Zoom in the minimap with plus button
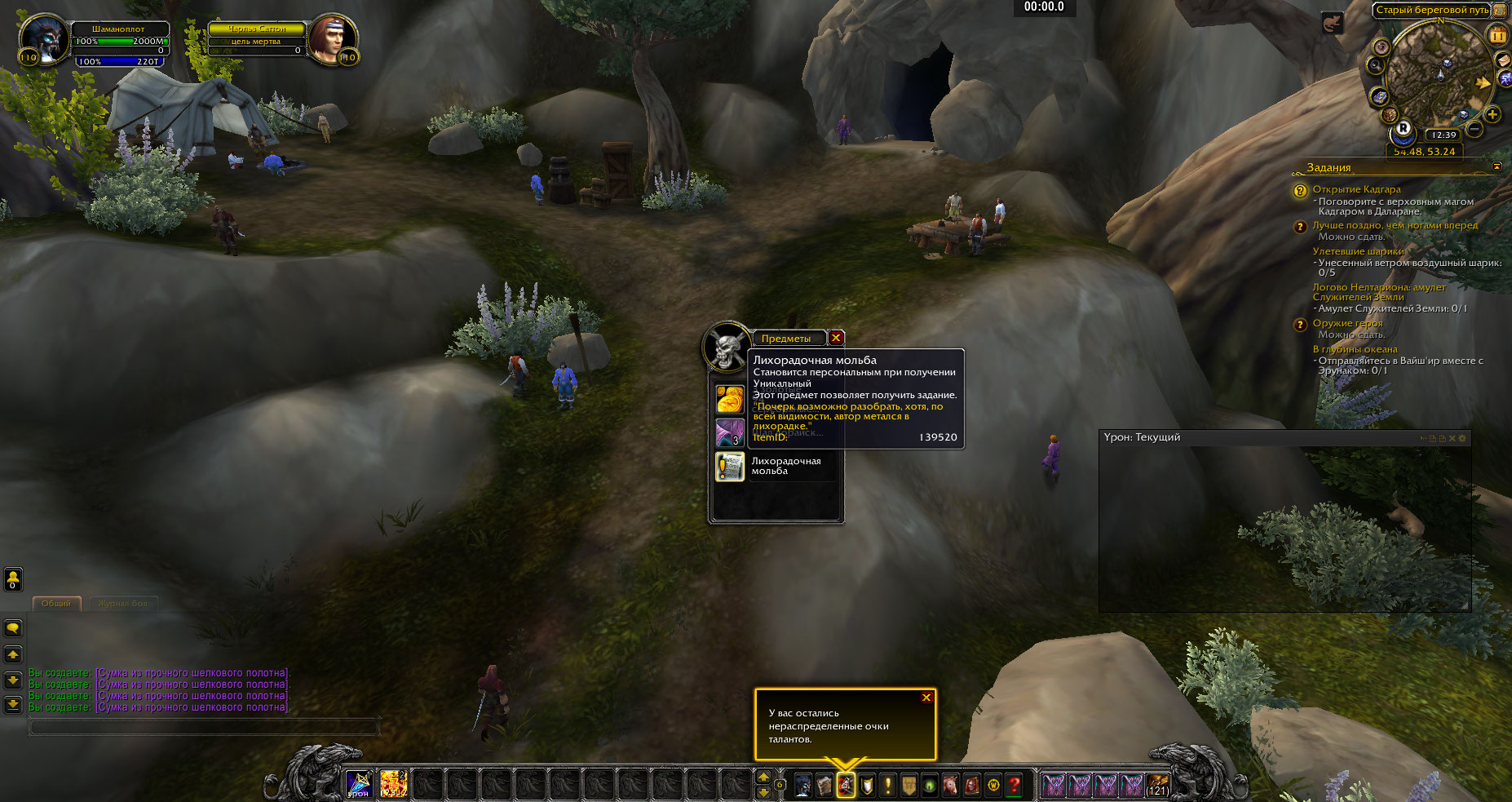The image size is (1512, 802). point(1492,114)
